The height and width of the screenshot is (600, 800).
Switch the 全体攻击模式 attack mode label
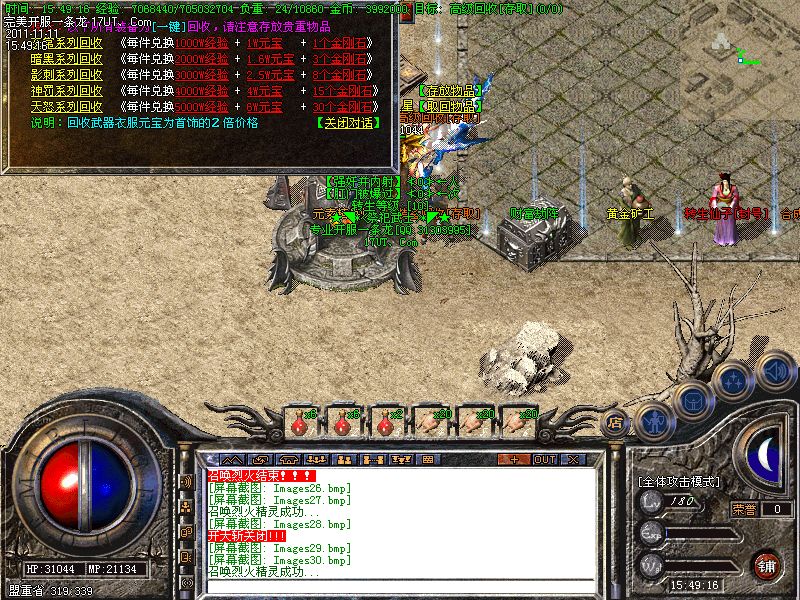click(678, 481)
